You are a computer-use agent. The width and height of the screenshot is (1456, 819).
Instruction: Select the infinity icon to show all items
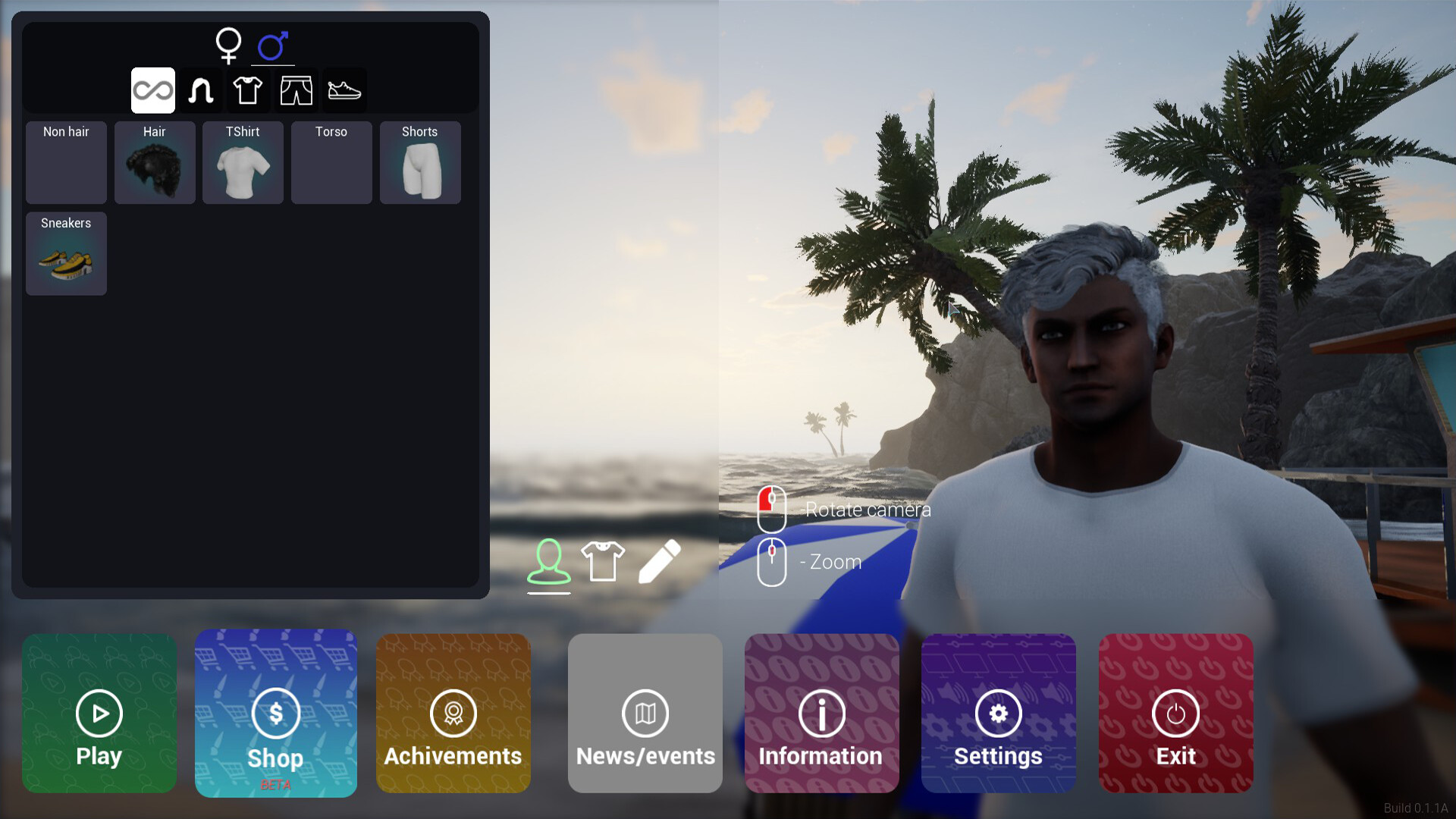(153, 90)
